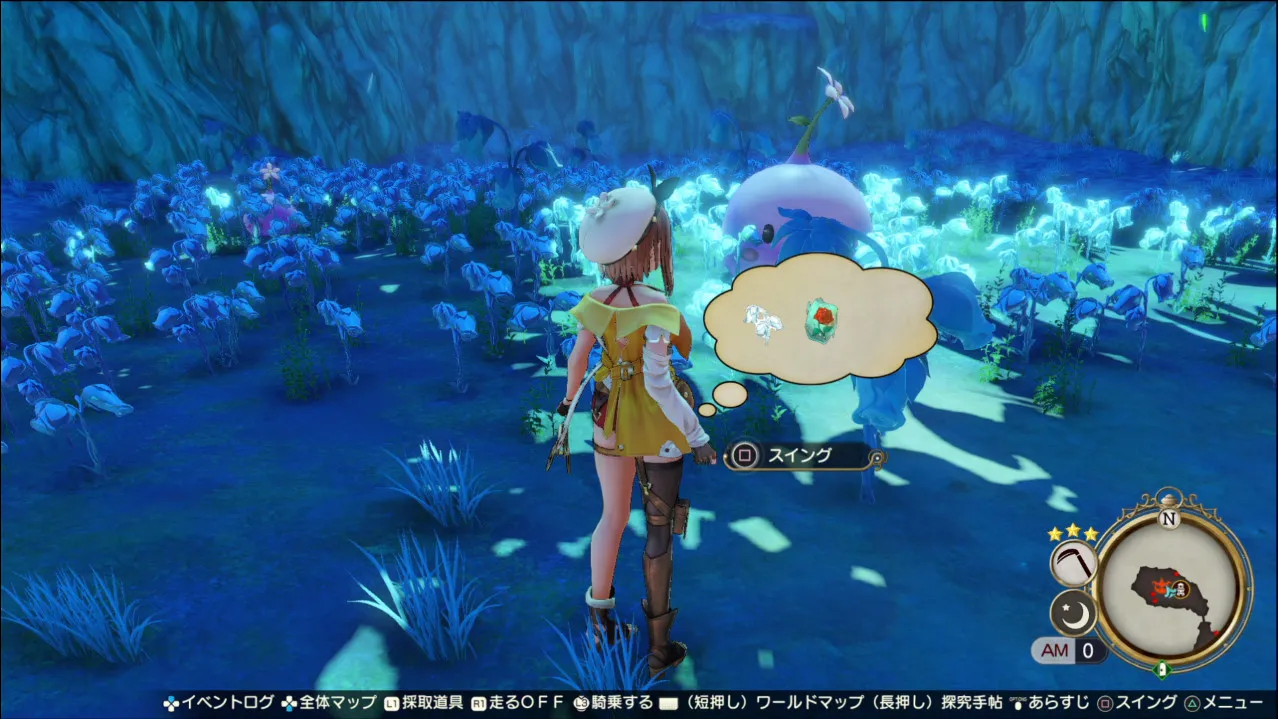Click the N compass marker on the minimap
The image size is (1278, 719).
click(1167, 520)
